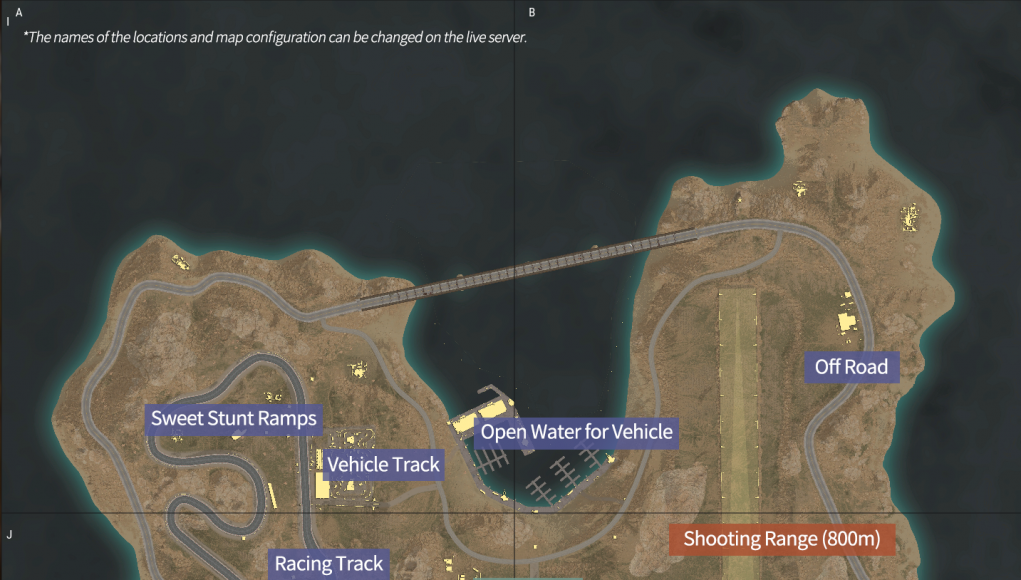The image size is (1021, 580).
Task: Choose the Open Water for Vehicle marker
Action: [x=577, y=433]
